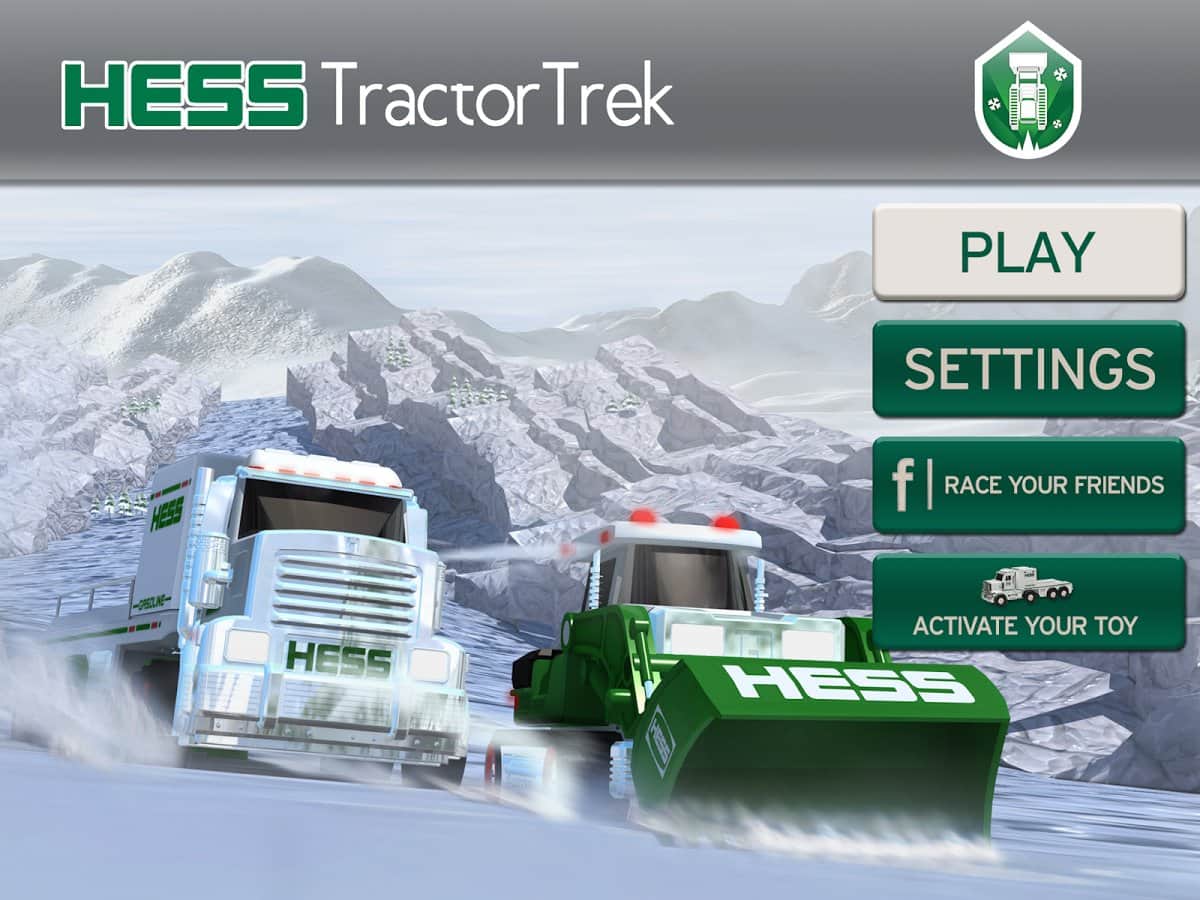The width and height of the screenshot is (1200, 900).
Task: Choose Race Your Friends on Facebook
Action: (1028, 486)
